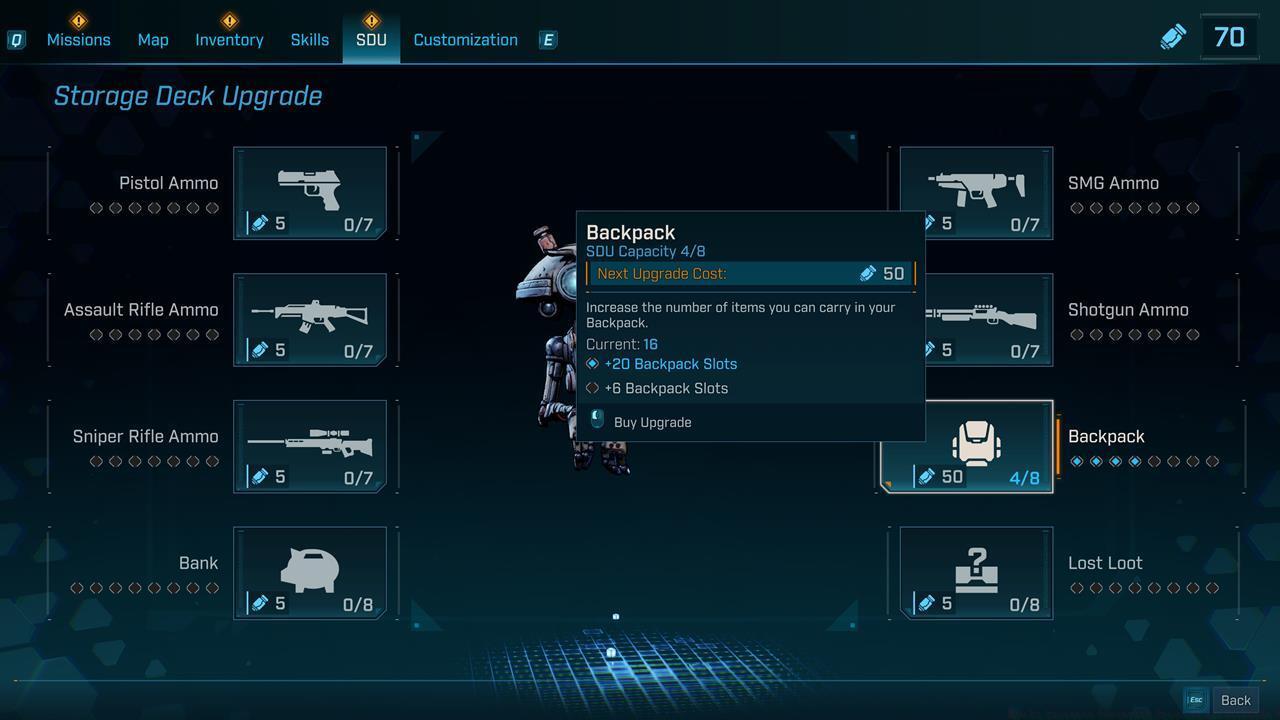This screenshot has width=1280, height=720.
Task: Click the Back button at bottom-right
Action: coord(1236,700)
